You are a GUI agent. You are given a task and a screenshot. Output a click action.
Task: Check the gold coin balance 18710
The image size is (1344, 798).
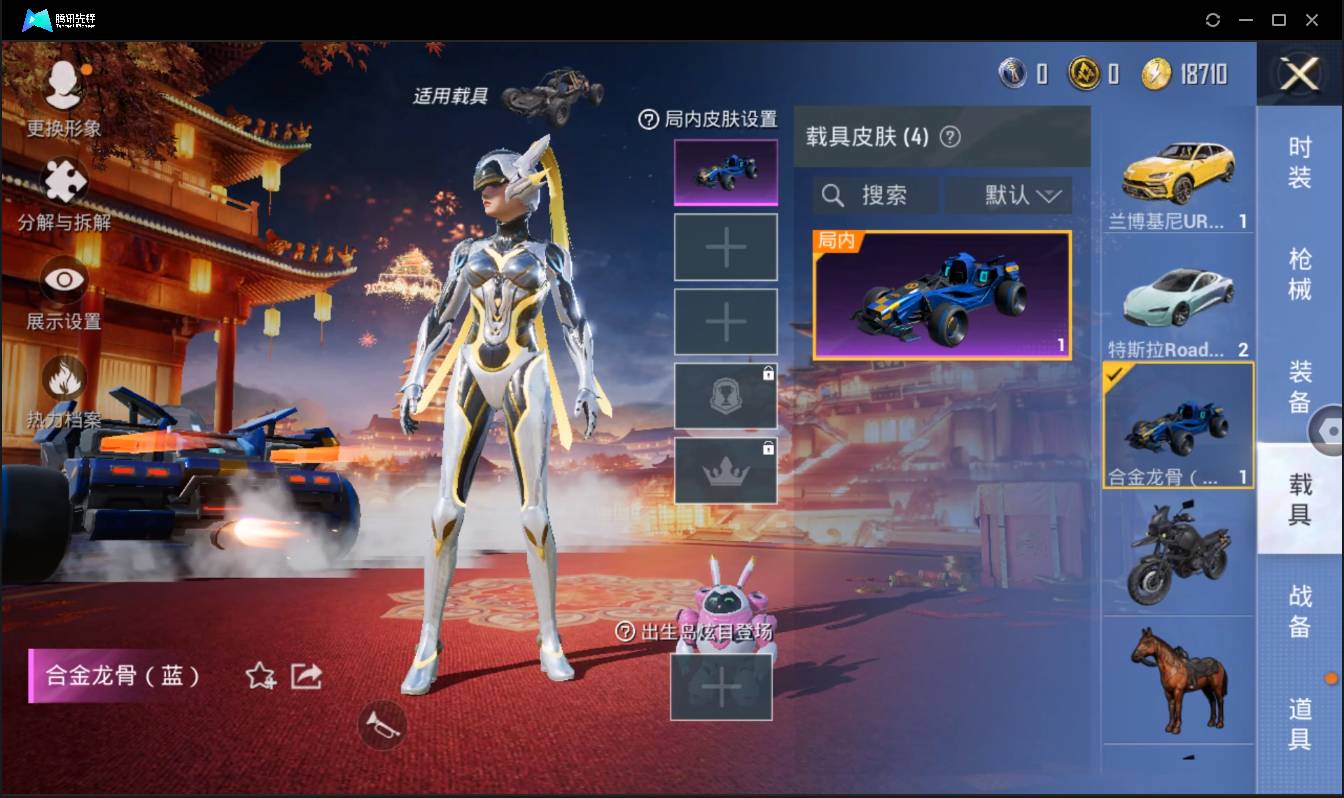[1178, 72]
